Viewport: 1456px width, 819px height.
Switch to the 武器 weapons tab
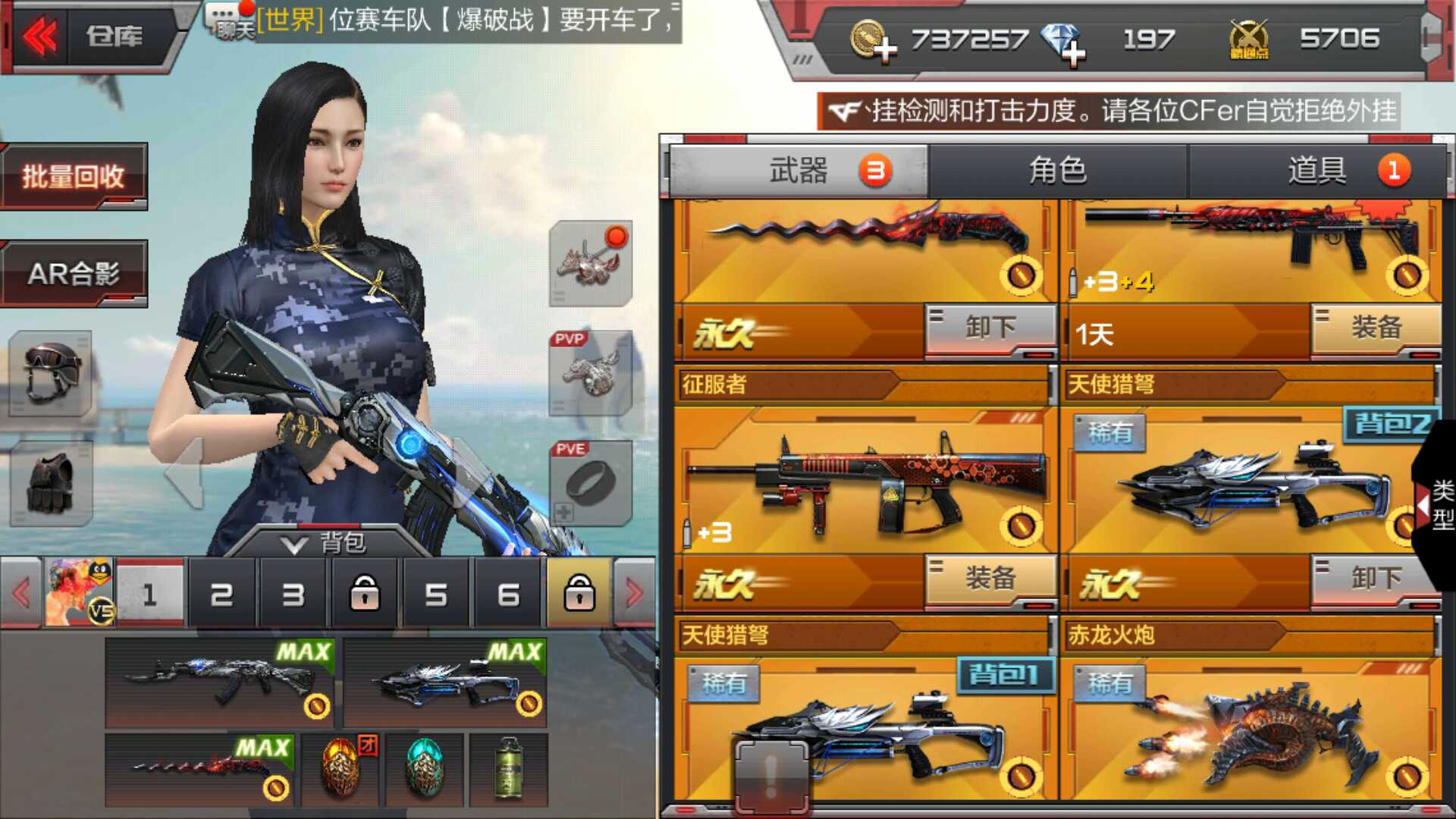(x=798, y=171)
